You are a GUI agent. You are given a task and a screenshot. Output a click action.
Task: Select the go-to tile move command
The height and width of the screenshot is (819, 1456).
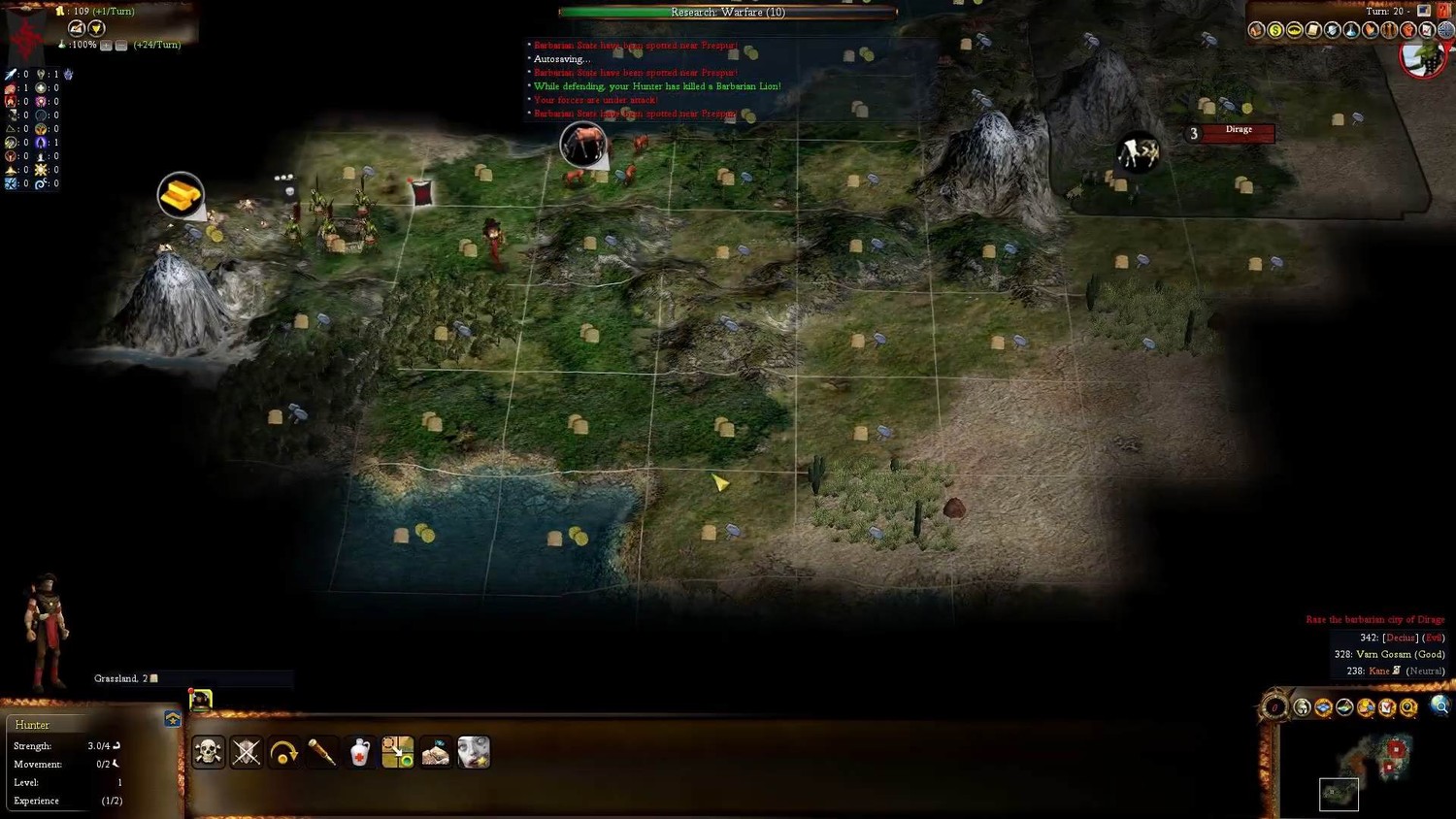(397, 752)
